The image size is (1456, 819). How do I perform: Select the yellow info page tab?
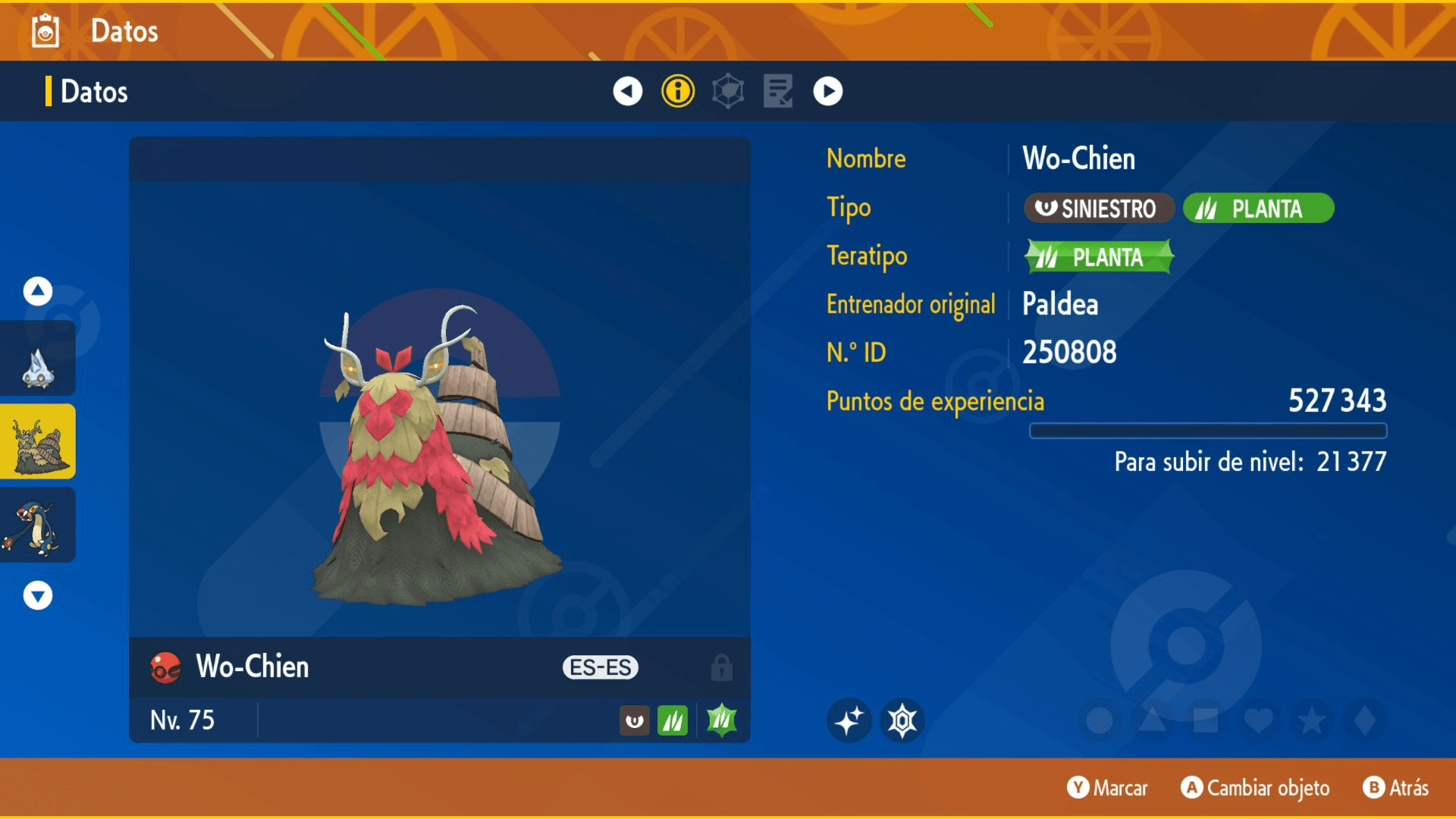click(x=678, y=91)
